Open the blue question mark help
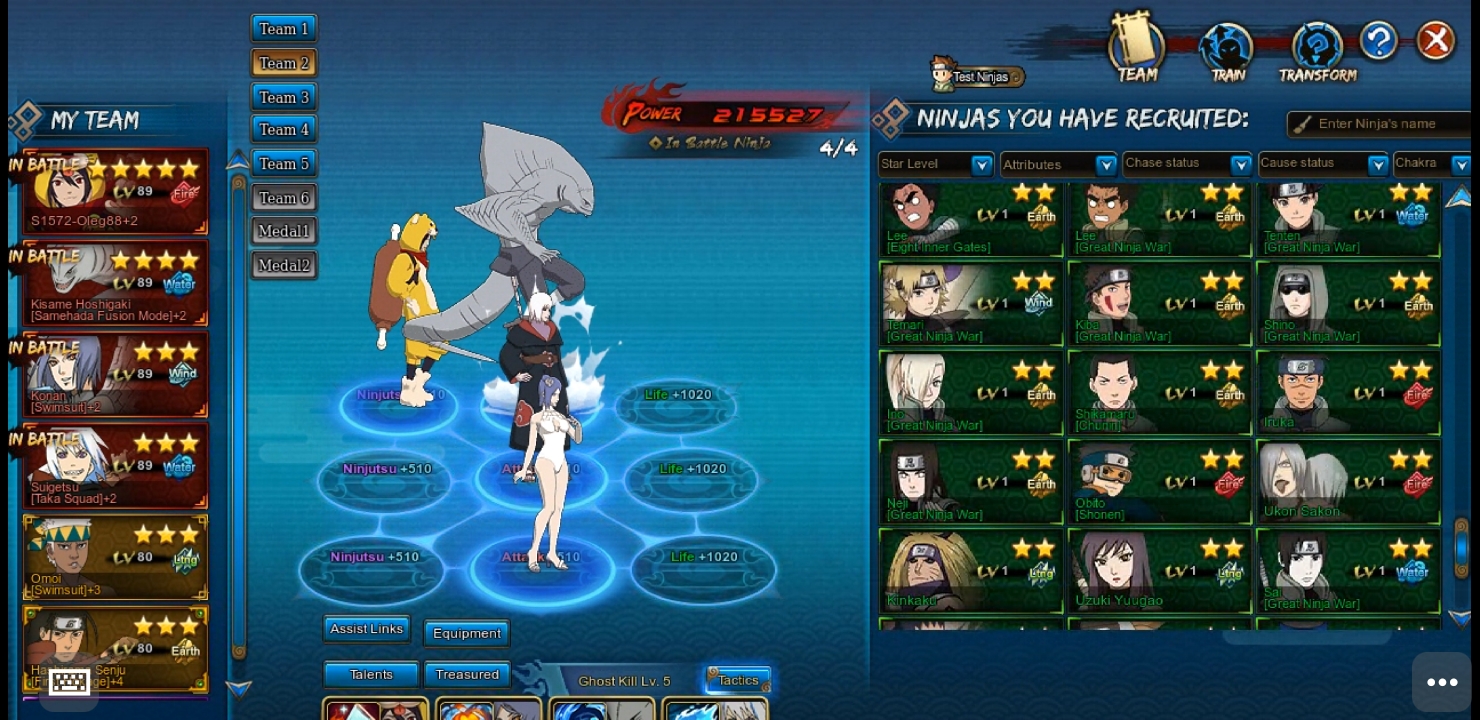The width and height of the screenshot is (1480, 720). 1378,41
